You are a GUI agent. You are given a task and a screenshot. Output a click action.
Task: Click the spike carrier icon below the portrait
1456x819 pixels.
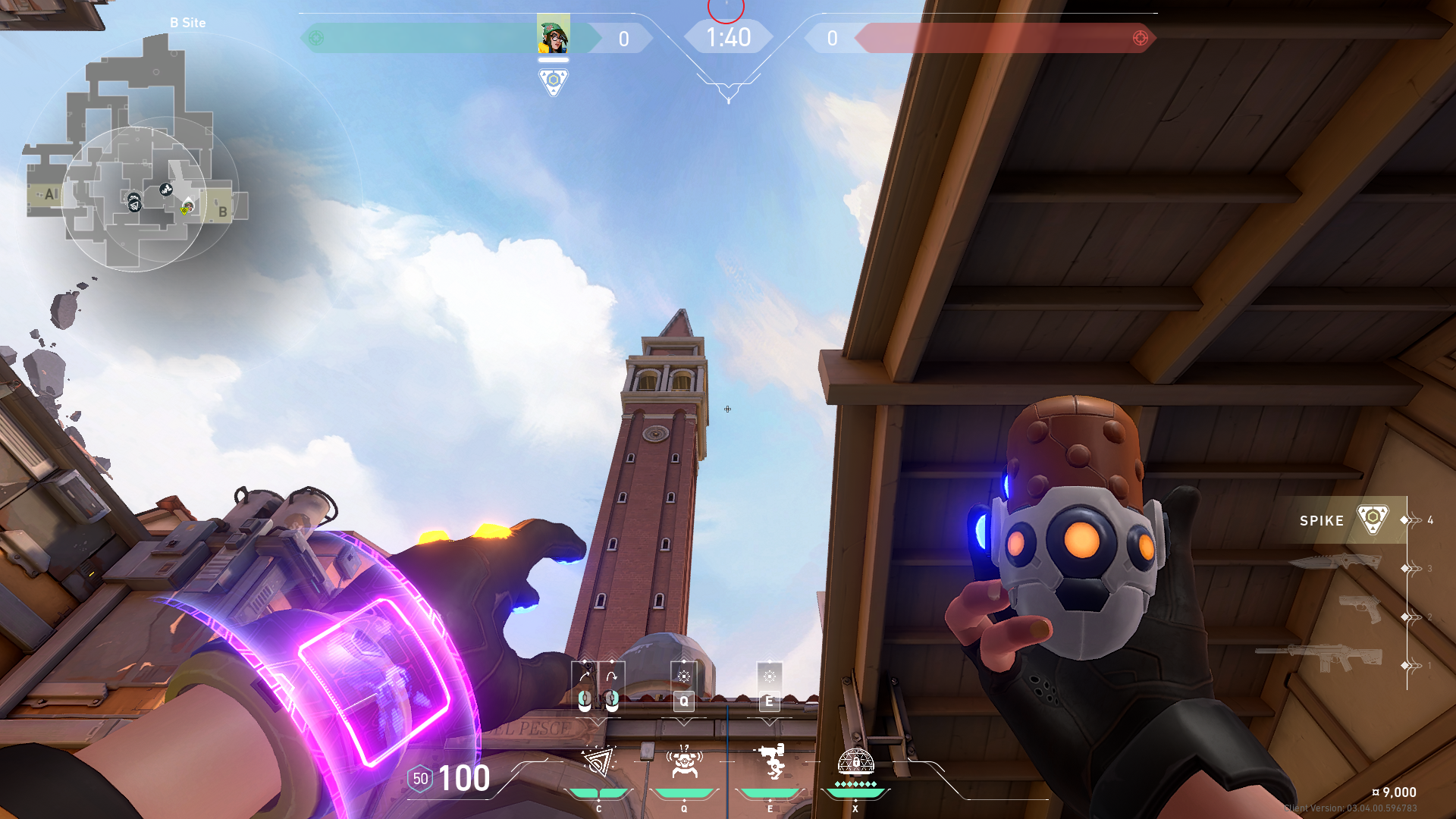[x=553, y=81]
